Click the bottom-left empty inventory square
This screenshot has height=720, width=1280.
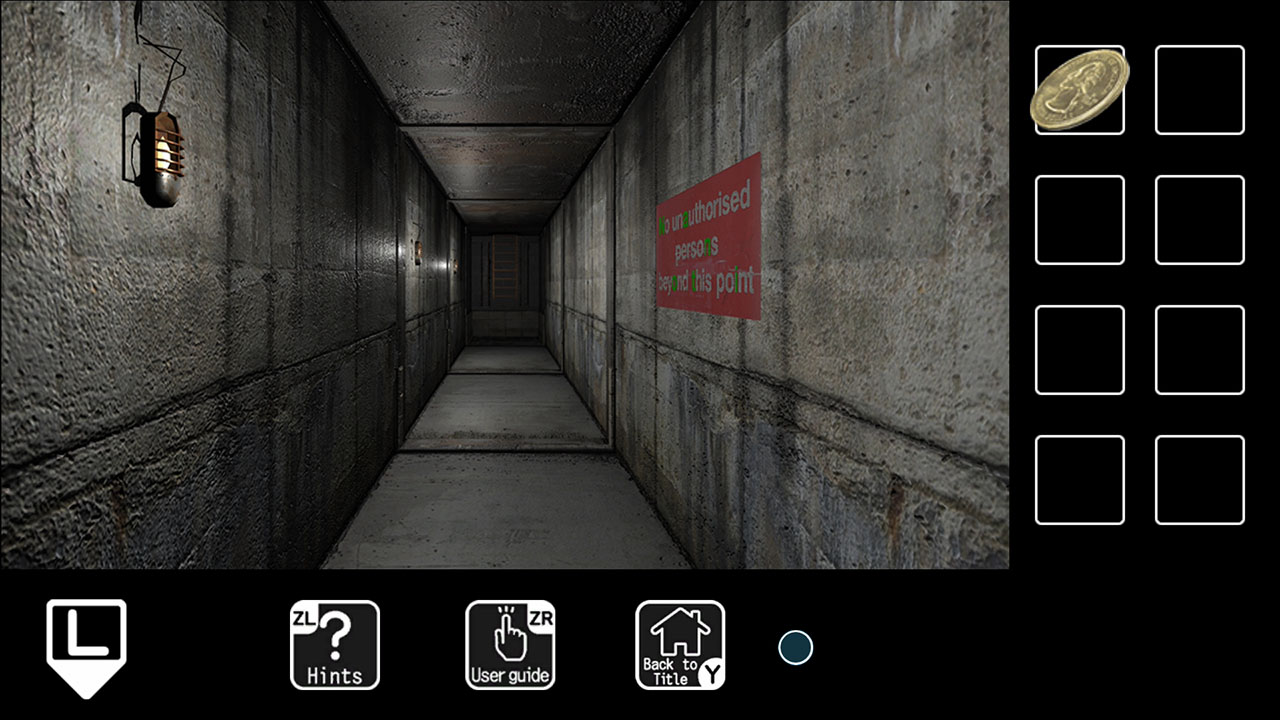tap(1080, 480)
